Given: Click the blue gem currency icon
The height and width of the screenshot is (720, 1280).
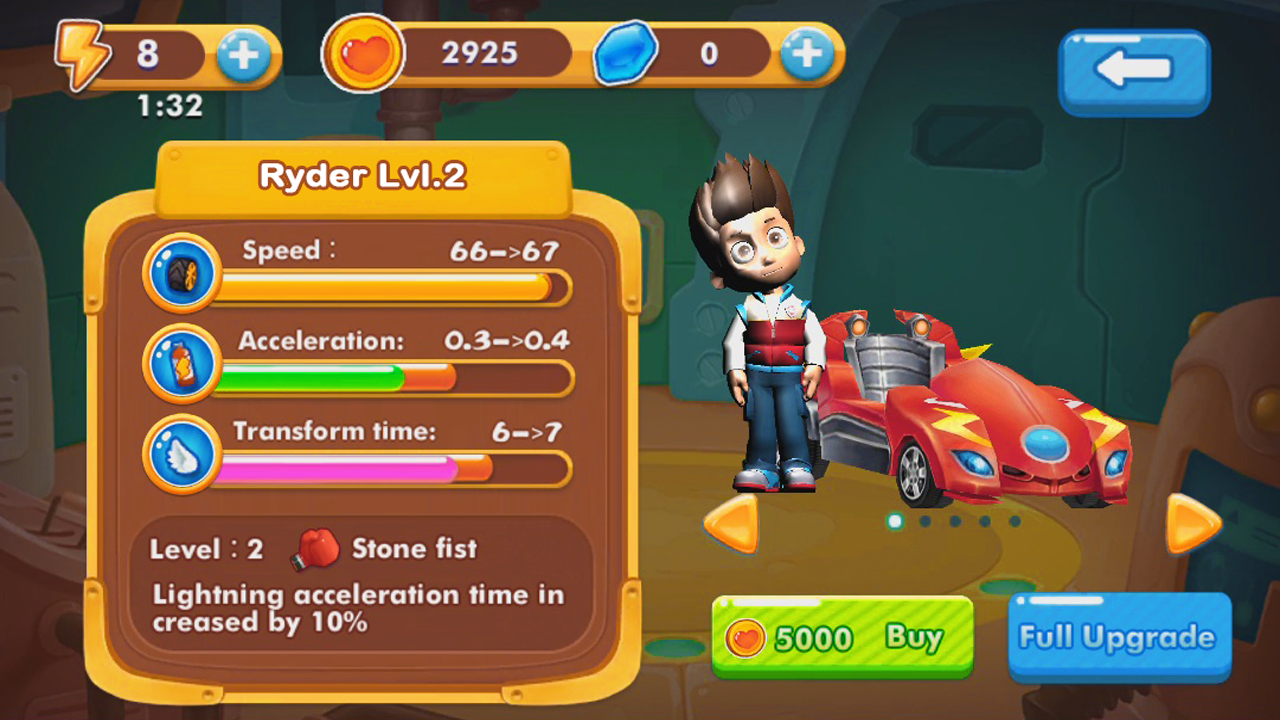Looking at the screenshot, I should point(626,52).
